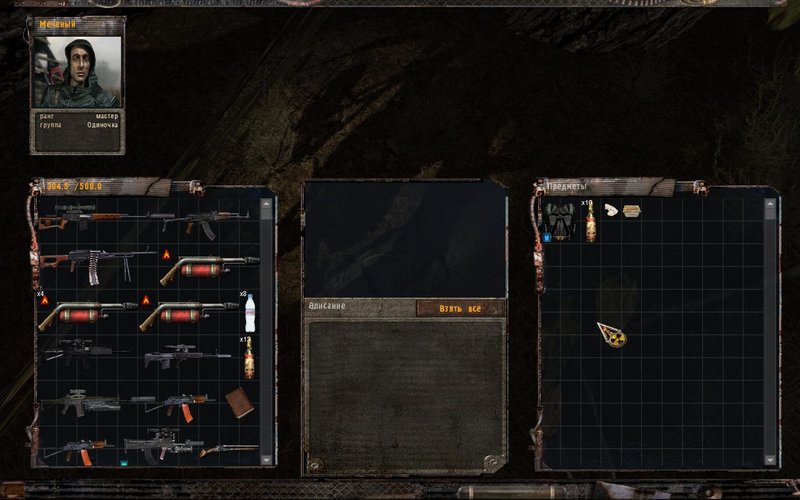
Task: Select the water bottle stack x8
Action: [x=250, y=313]
